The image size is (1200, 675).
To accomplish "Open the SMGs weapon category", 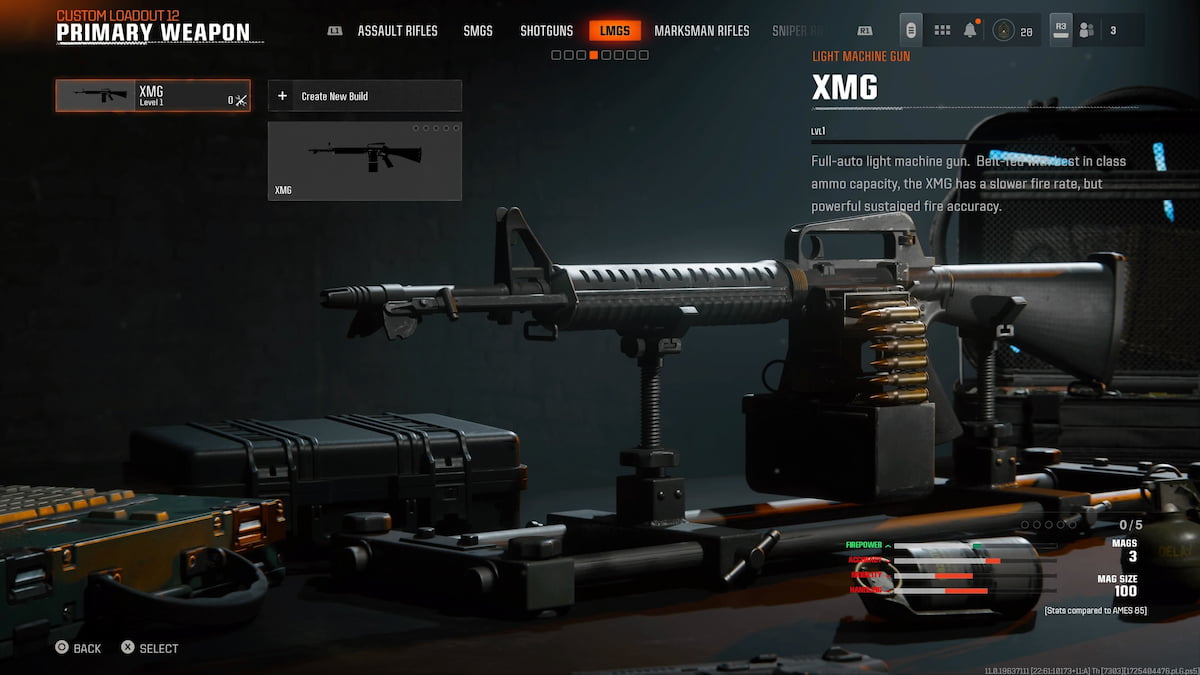I will click(478, 31).
